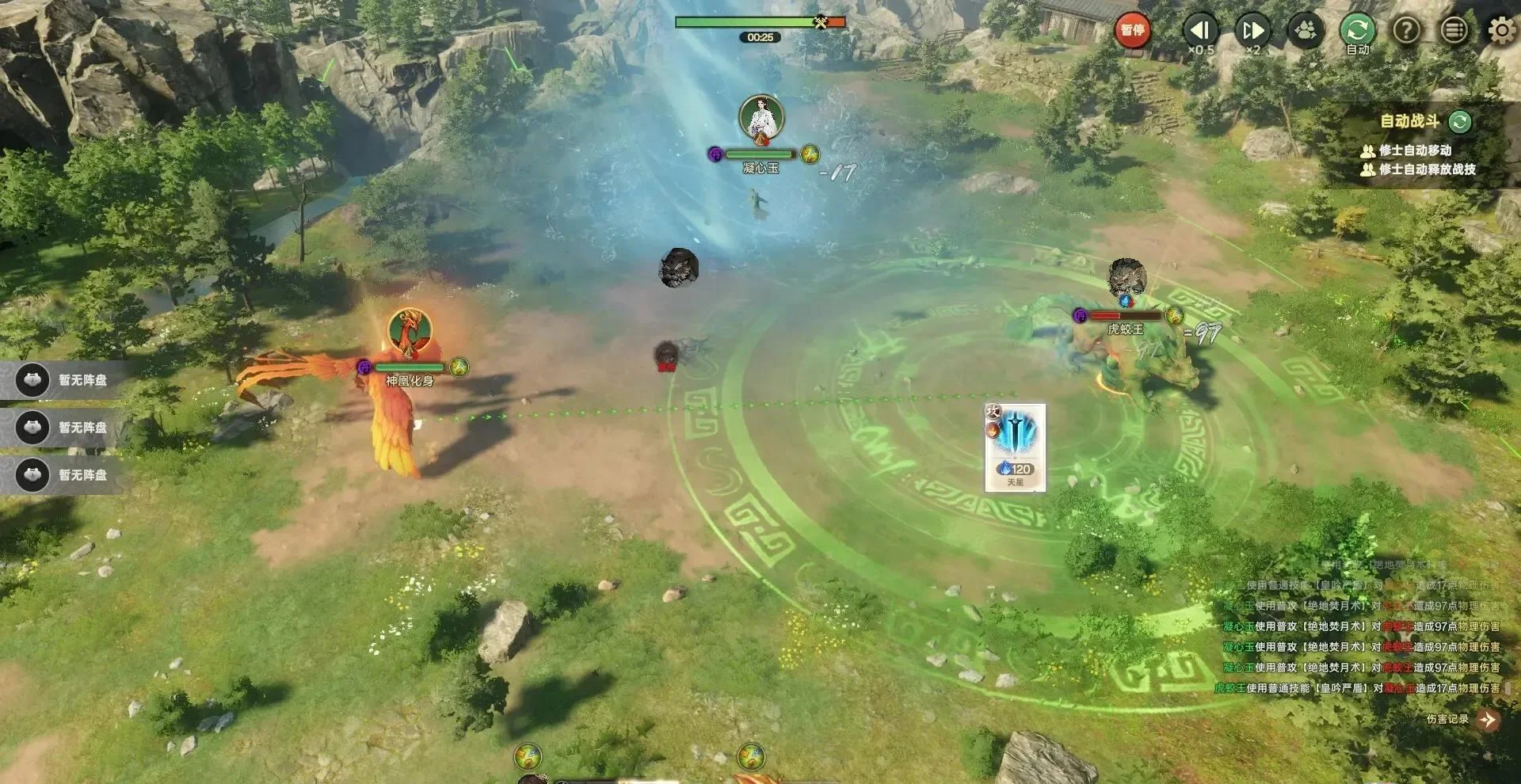Select the 凝心玉 character nameplate

tap(759, 169)
